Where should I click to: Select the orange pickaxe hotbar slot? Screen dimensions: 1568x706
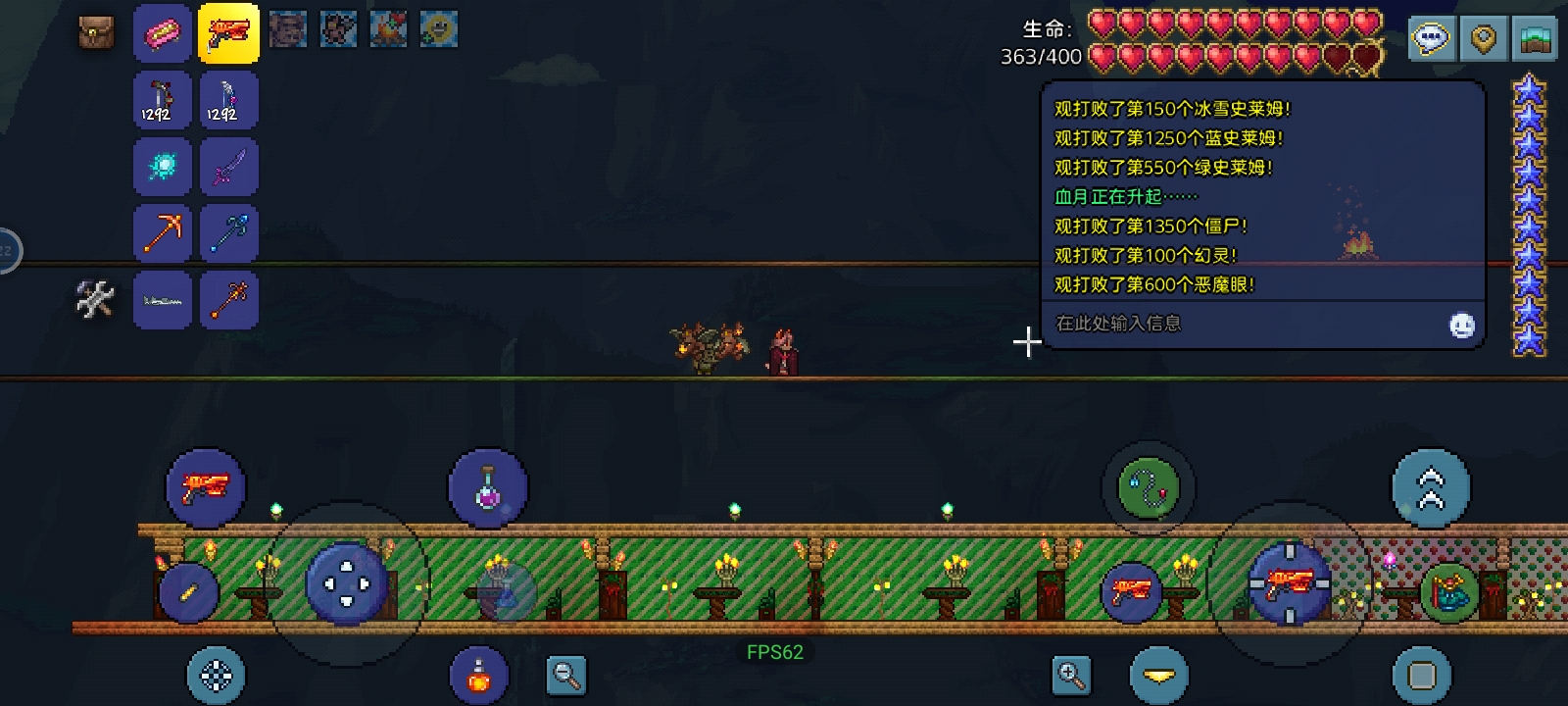click(163, 232)
